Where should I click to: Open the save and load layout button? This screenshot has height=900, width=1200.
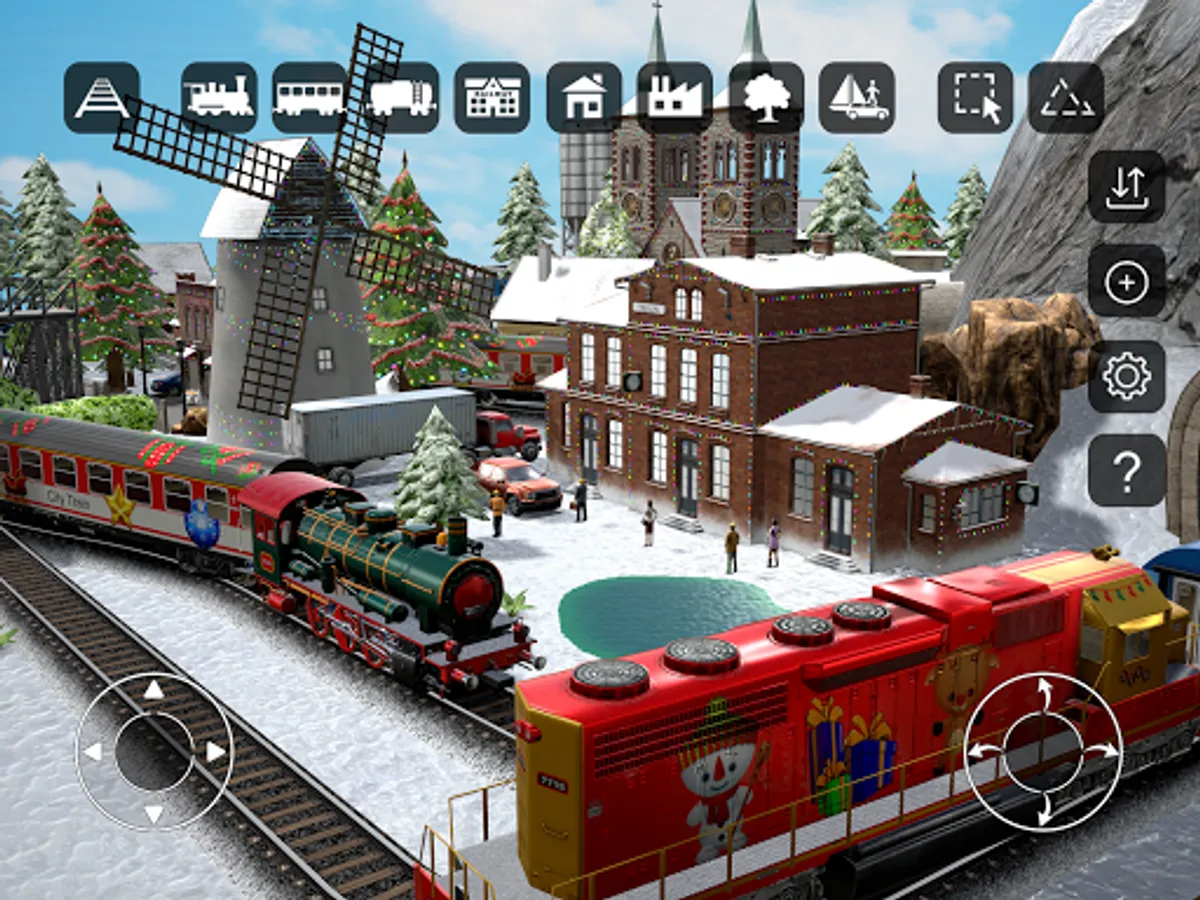click(1127, 187)
